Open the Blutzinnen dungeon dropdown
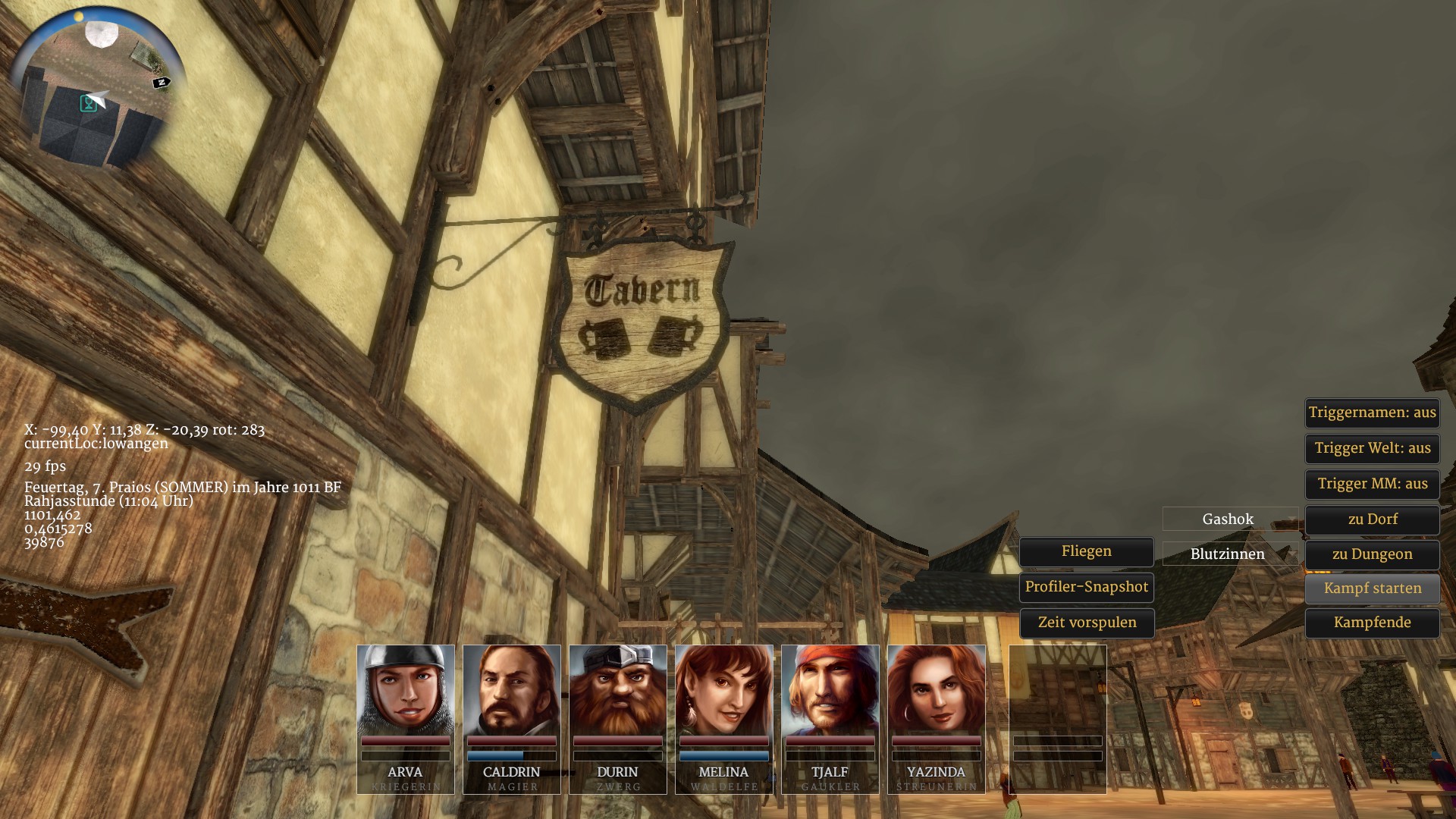The image size is (1456, 819). click(1230, 554)
